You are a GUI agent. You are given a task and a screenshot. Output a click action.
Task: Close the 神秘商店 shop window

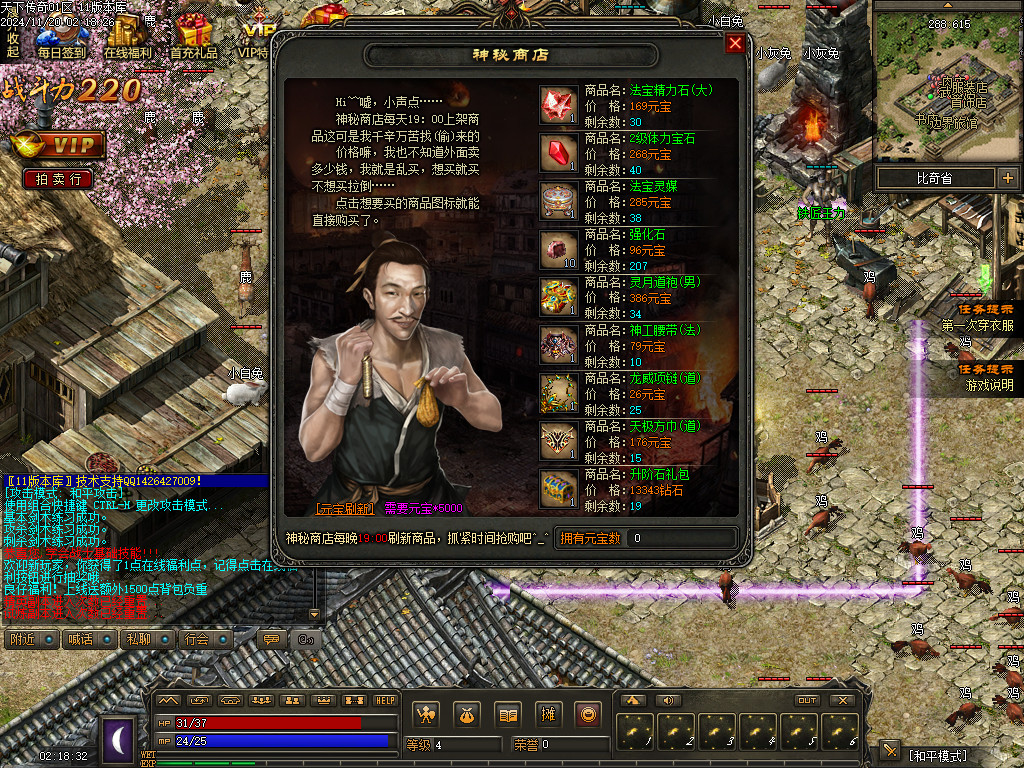click(735, 44)
